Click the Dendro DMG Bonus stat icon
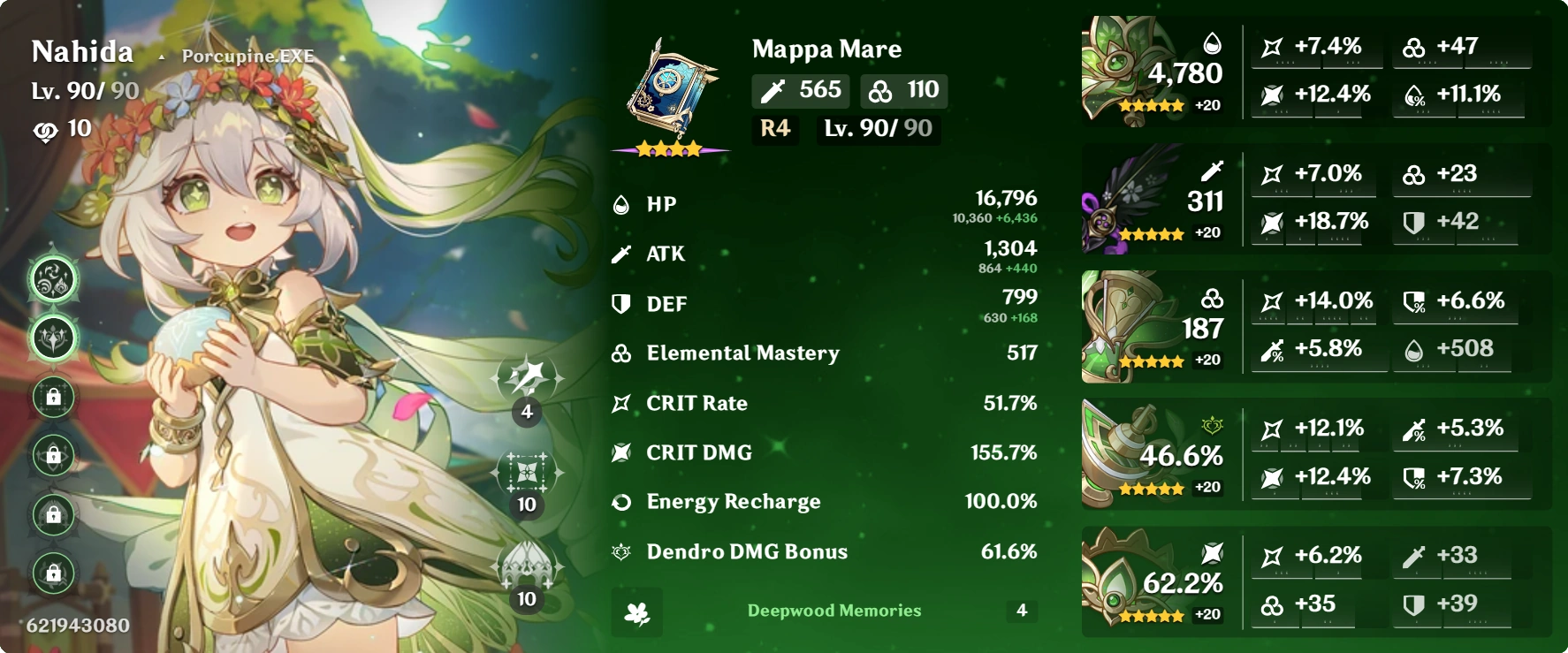Viewport: 1568px width, 653px height. pos(621,551)
